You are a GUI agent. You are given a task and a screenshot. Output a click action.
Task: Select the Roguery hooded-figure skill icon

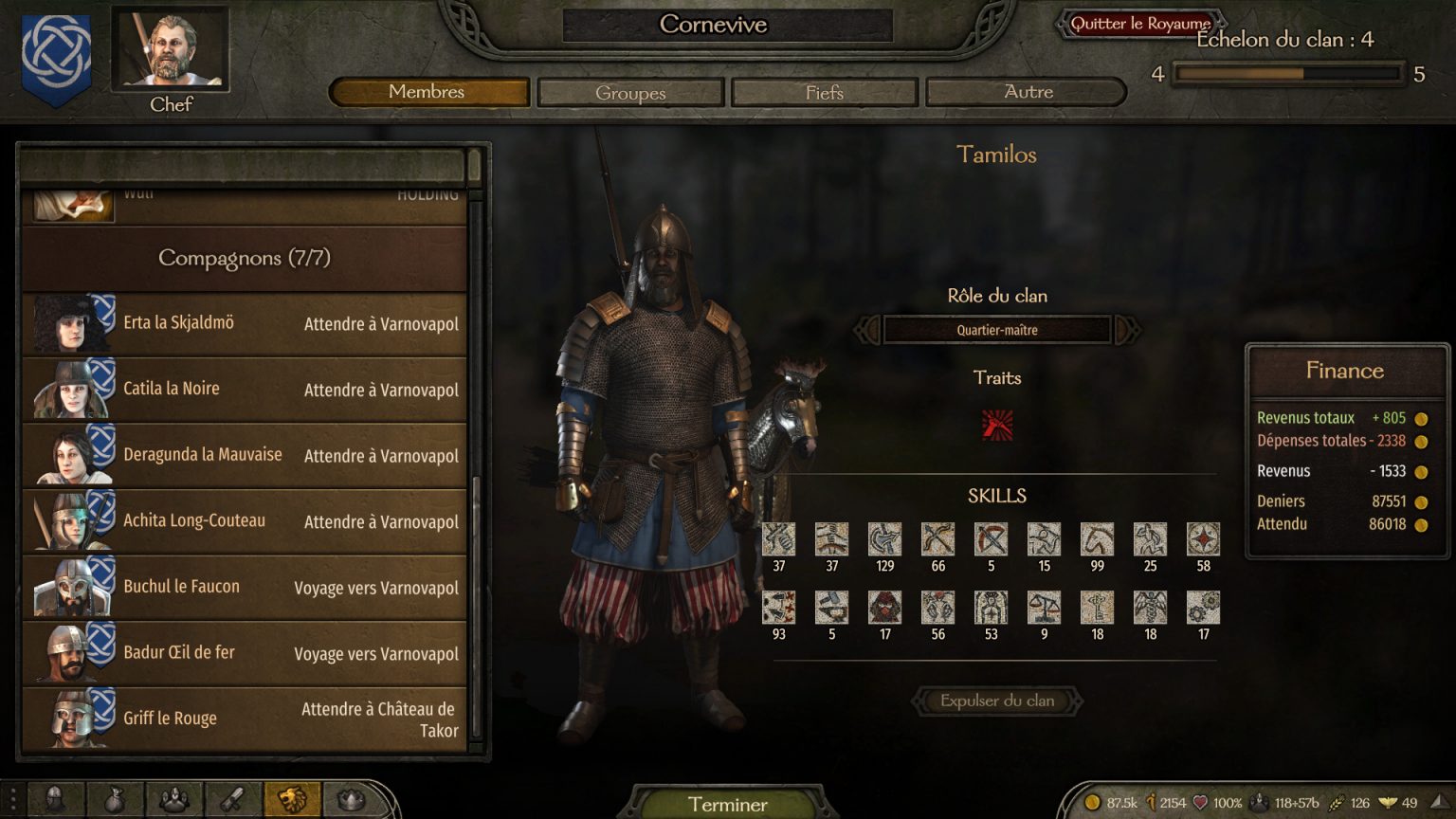[x=884, y=607]
